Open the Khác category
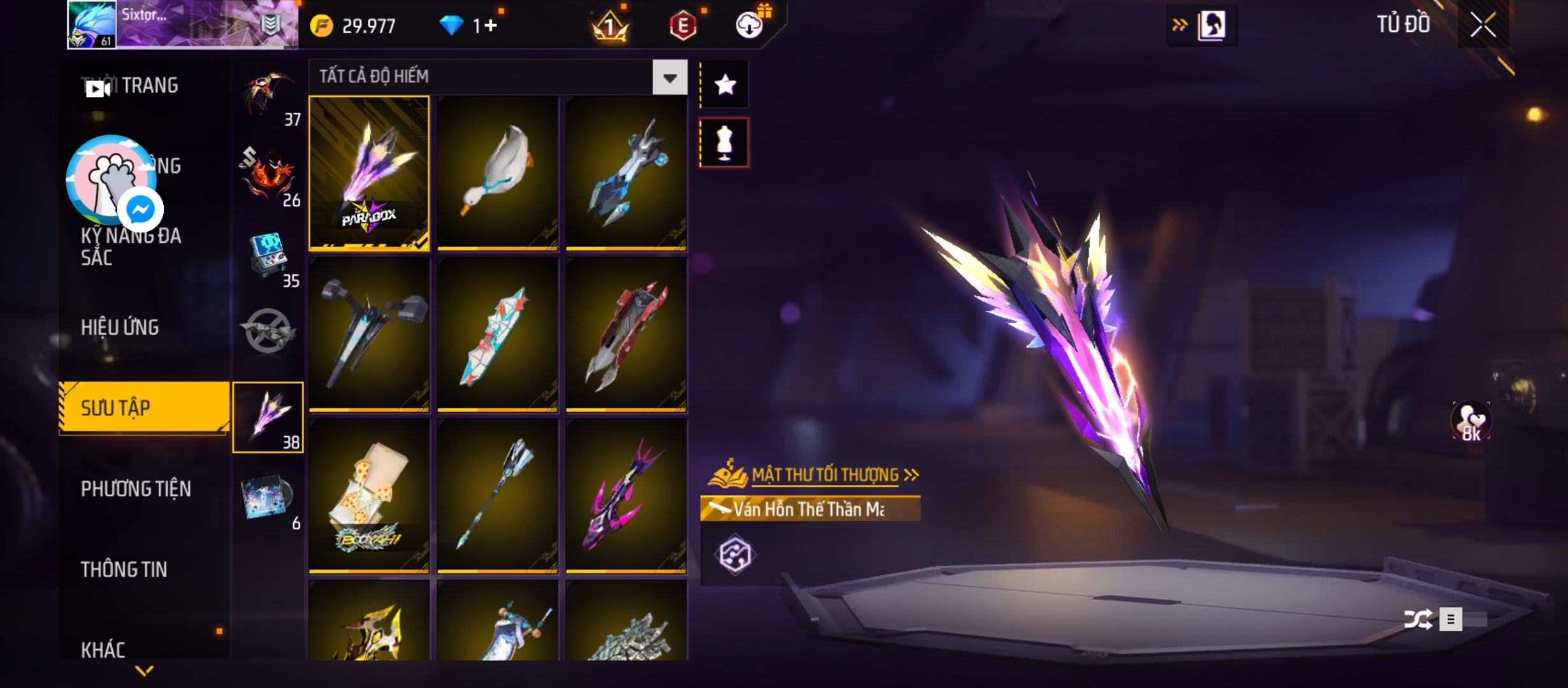This screenshot has height=688, width=1568. click(103, 650)
